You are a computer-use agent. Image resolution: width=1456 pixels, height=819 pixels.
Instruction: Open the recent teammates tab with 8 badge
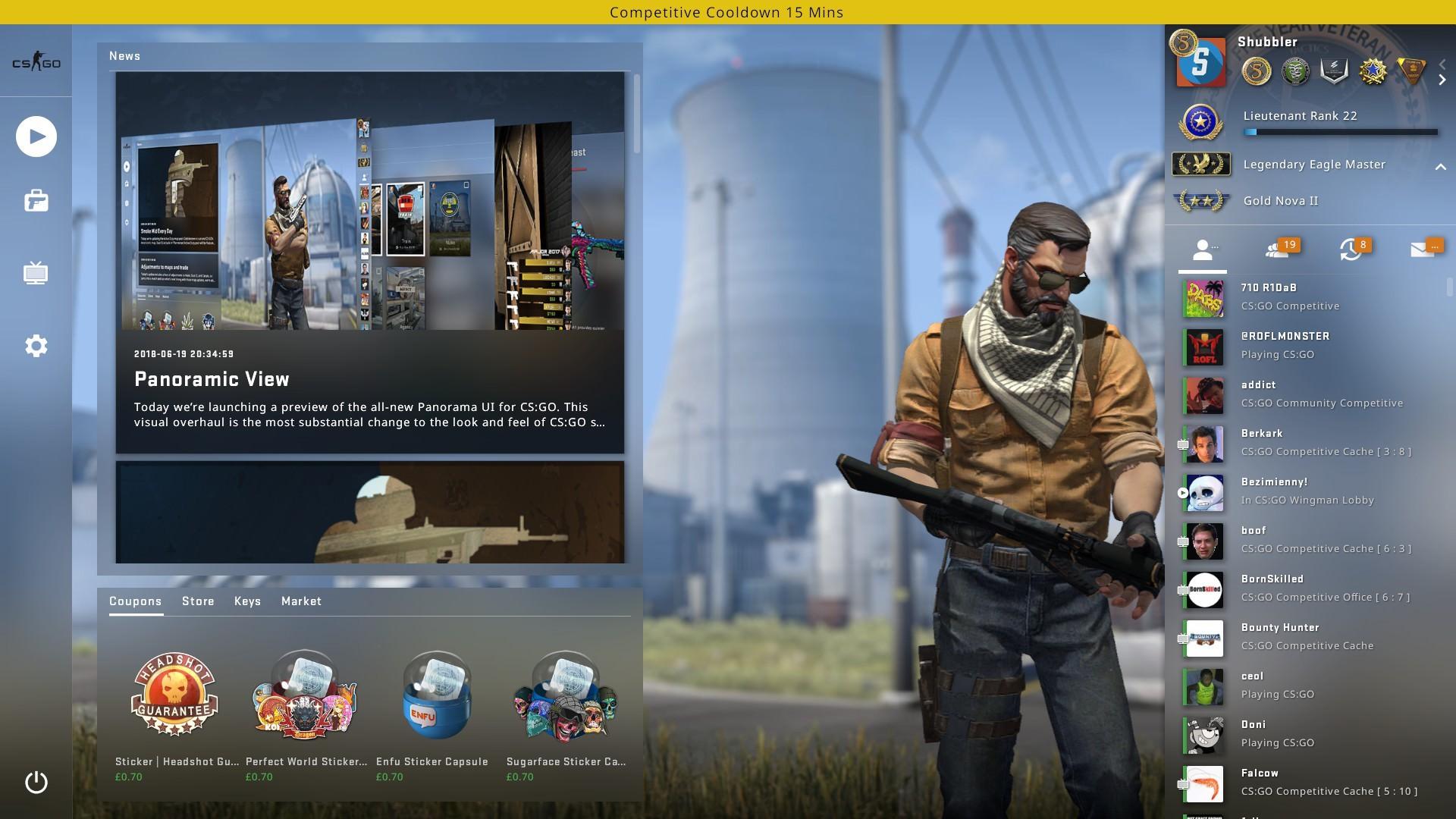click(1351, 249)
